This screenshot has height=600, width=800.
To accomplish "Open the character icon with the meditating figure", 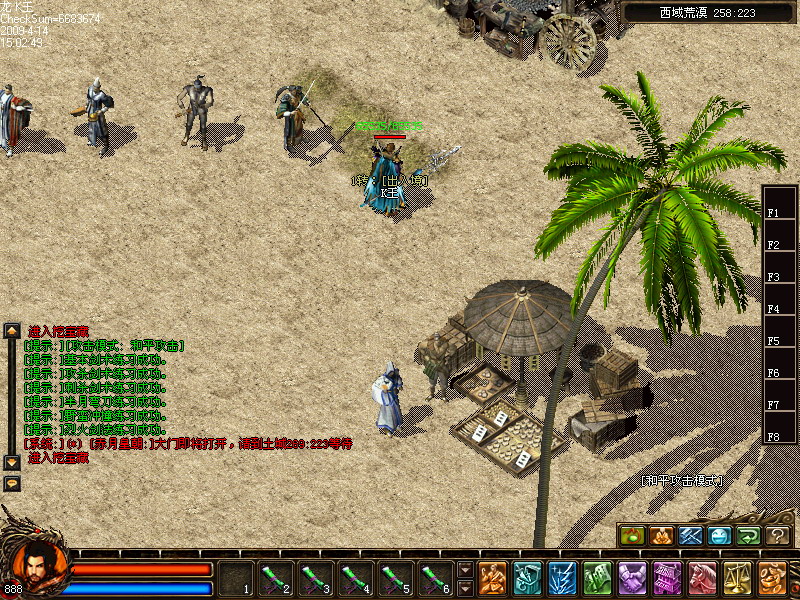I will (492, 578).
